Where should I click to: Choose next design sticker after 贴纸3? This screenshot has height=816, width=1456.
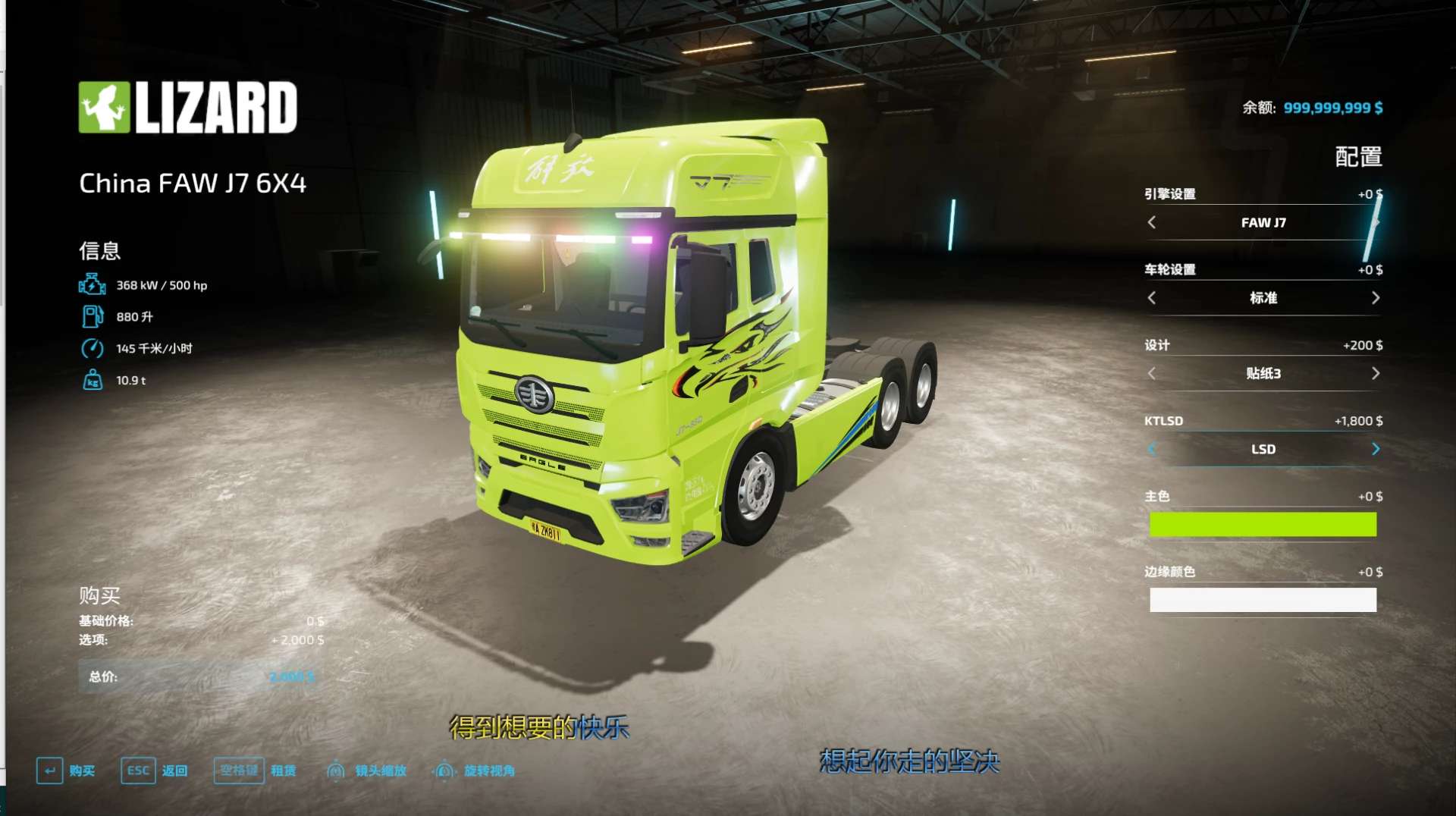tap(1375, 373)
